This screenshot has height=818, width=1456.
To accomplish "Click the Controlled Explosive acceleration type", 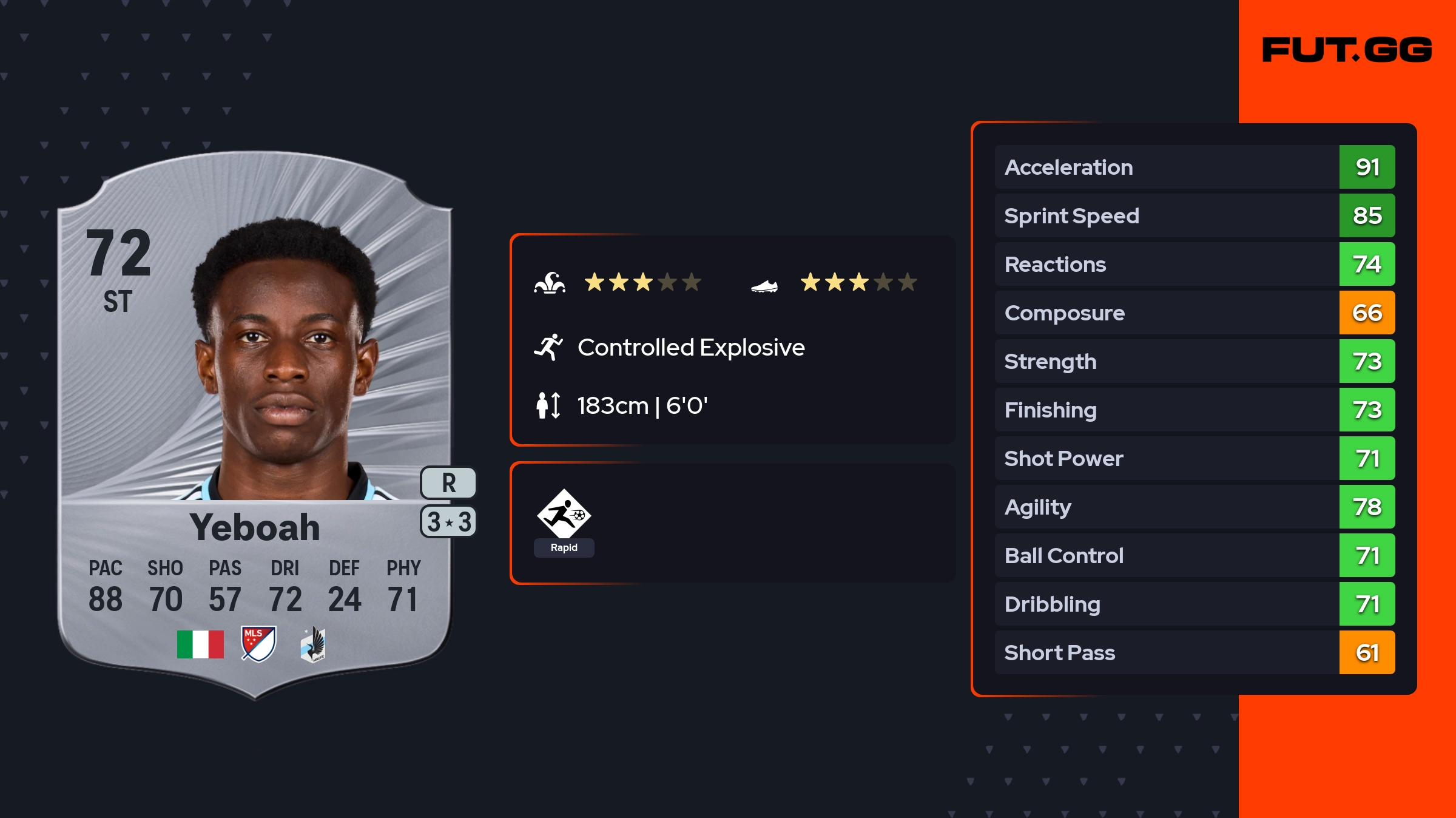I will [690, 348].
